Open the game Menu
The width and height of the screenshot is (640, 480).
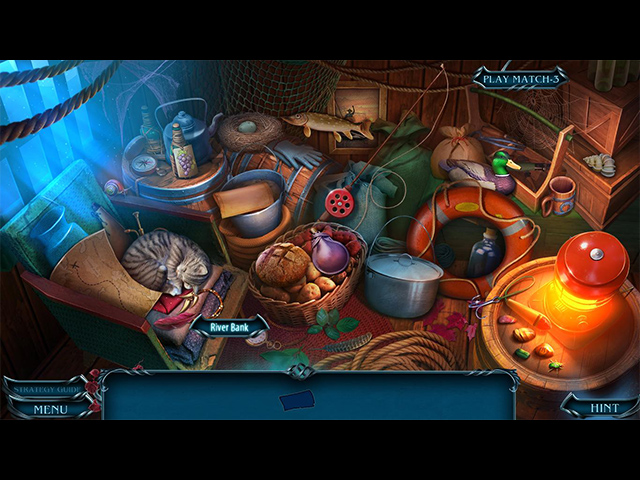(x=49, y=408)
